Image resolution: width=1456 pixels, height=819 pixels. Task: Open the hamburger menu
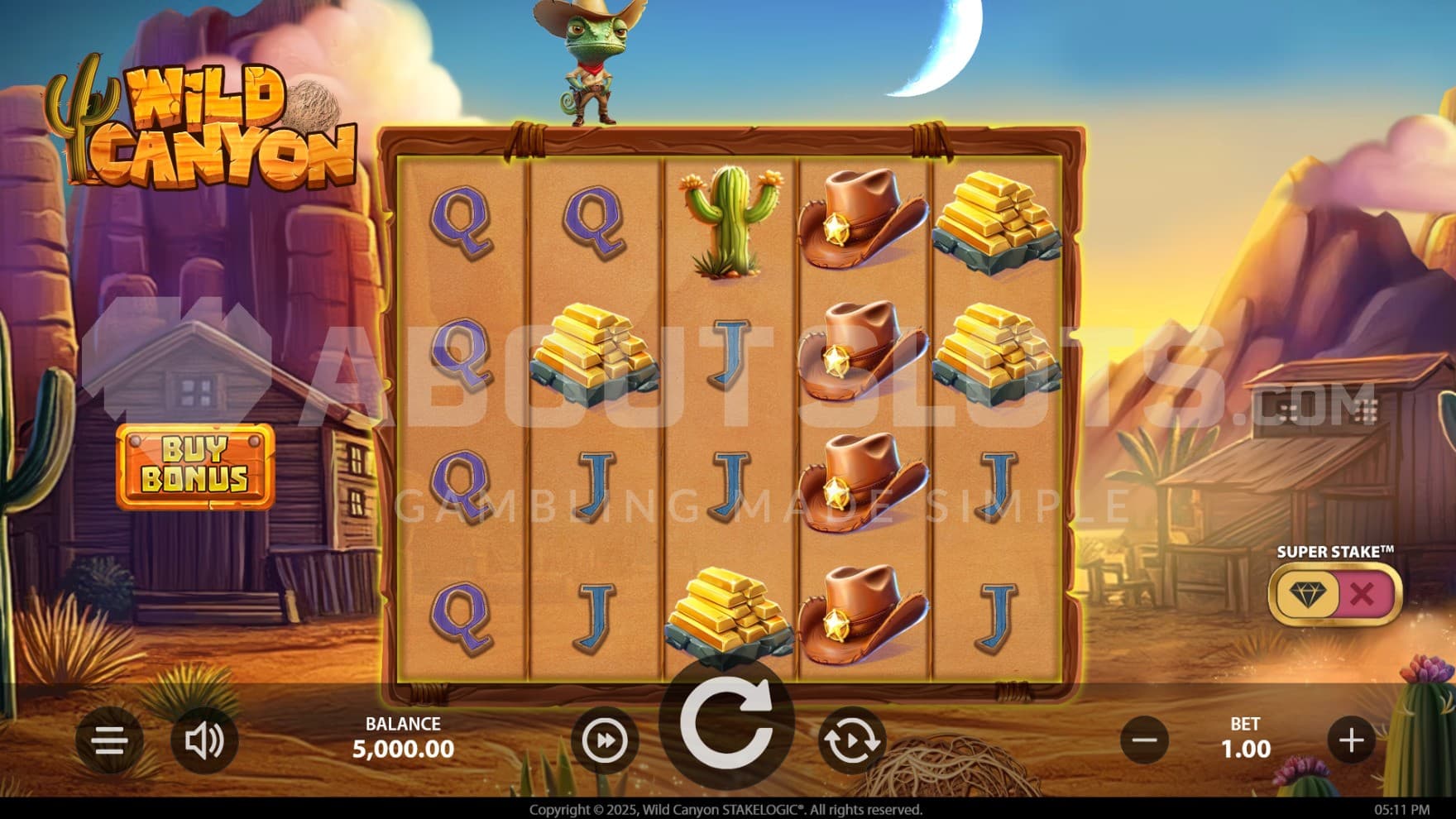click(x=109, y=740)
